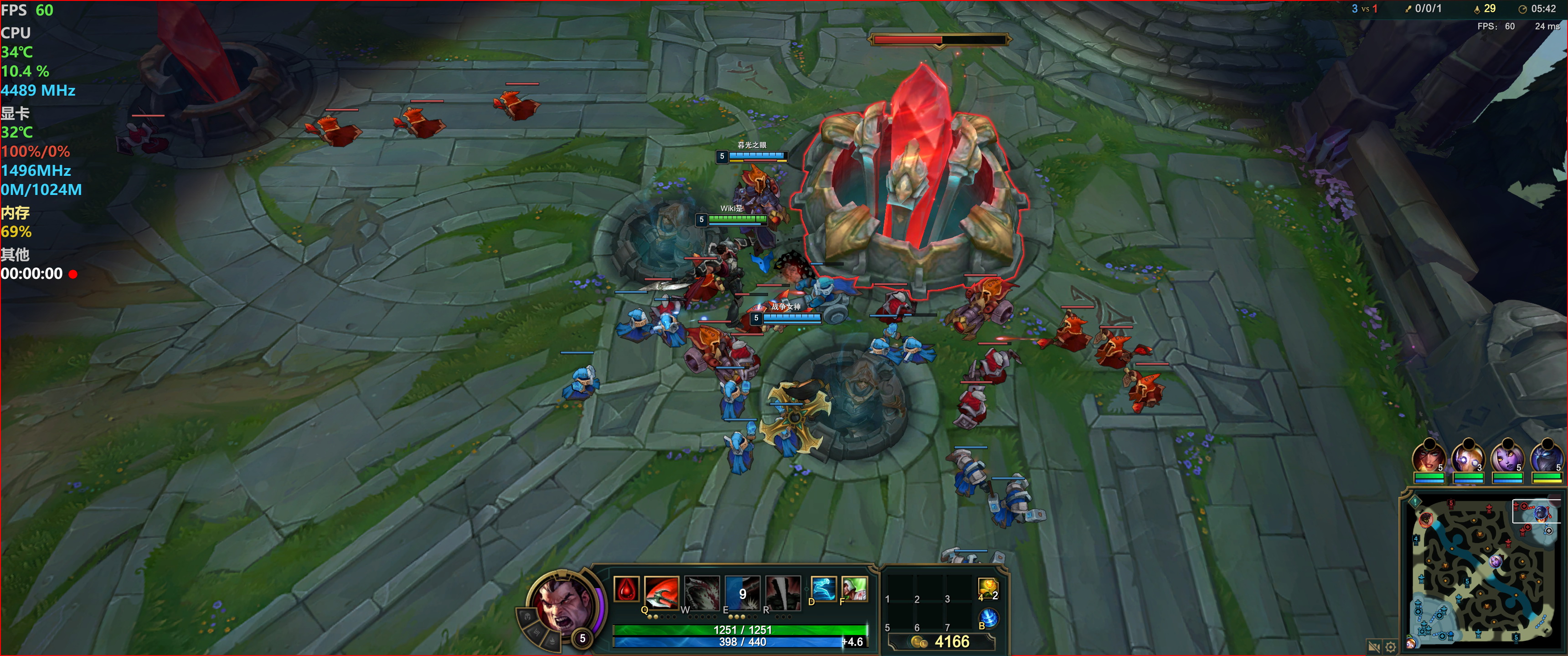
Task: Activate Darius's Decimate Q ability
Action: tap(661, 592)
